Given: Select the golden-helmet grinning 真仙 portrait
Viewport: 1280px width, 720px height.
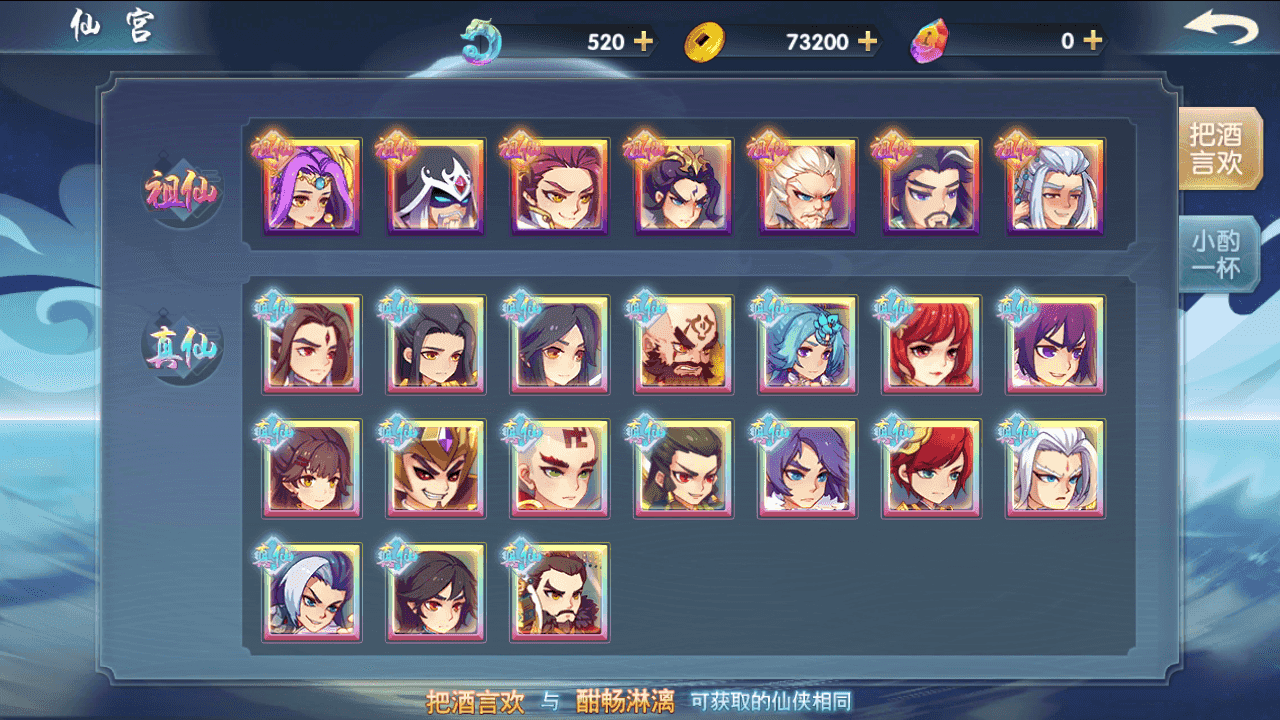Looking at the screenshot, I should (436, 469).
